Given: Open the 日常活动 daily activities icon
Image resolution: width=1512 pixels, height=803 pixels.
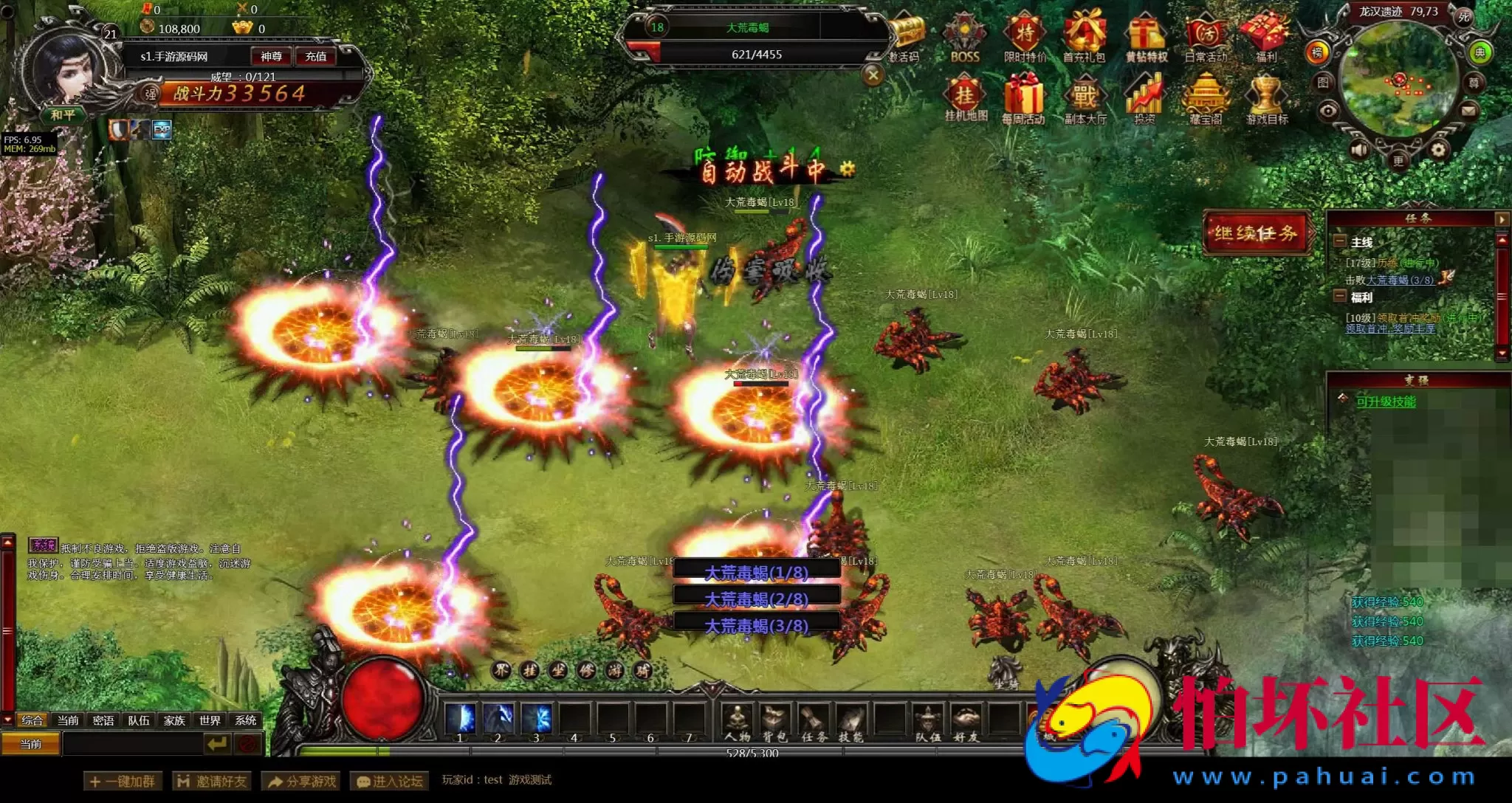Looking at the screenshot, I should (x=1206, y=38).
